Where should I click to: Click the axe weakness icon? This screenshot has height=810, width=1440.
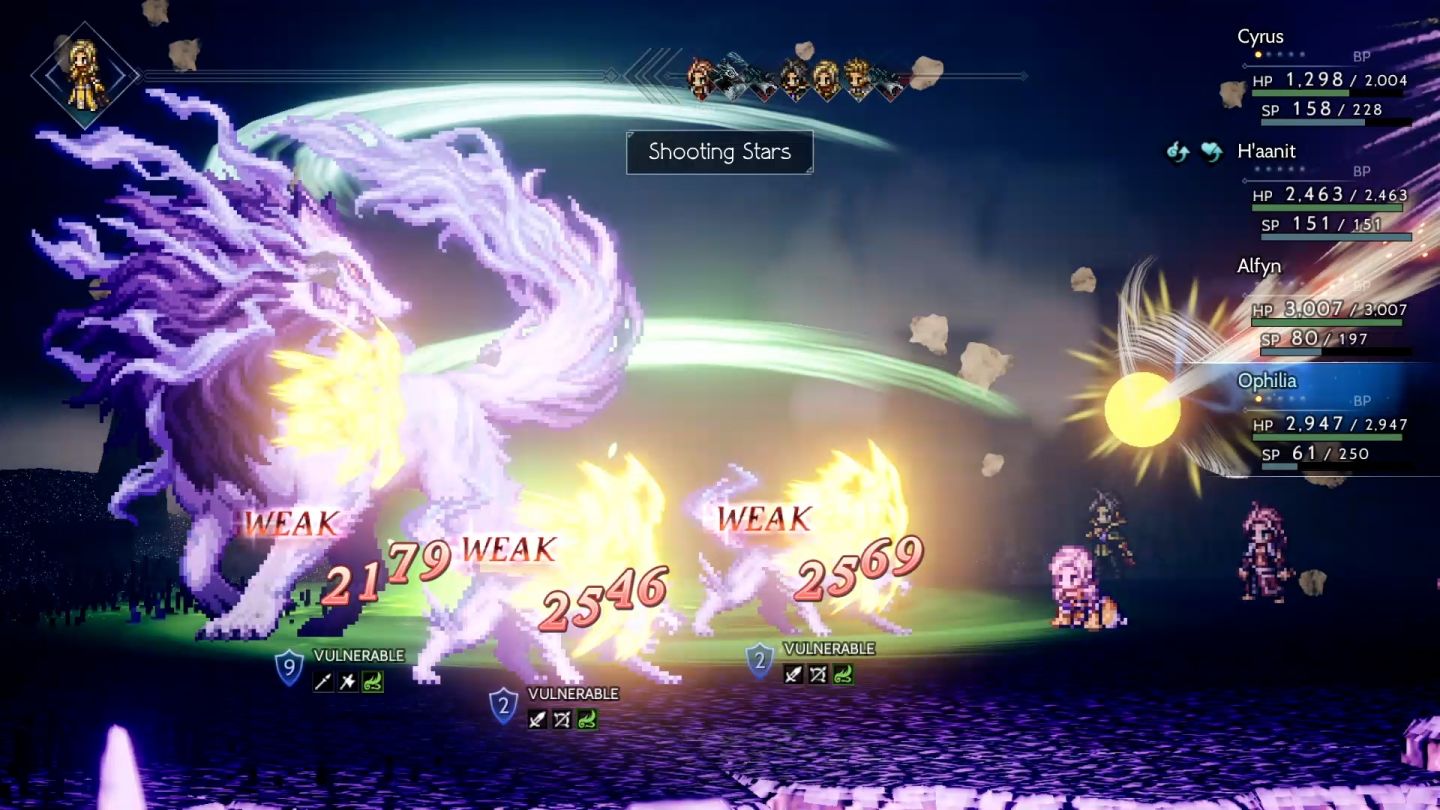tap(347, 682)
